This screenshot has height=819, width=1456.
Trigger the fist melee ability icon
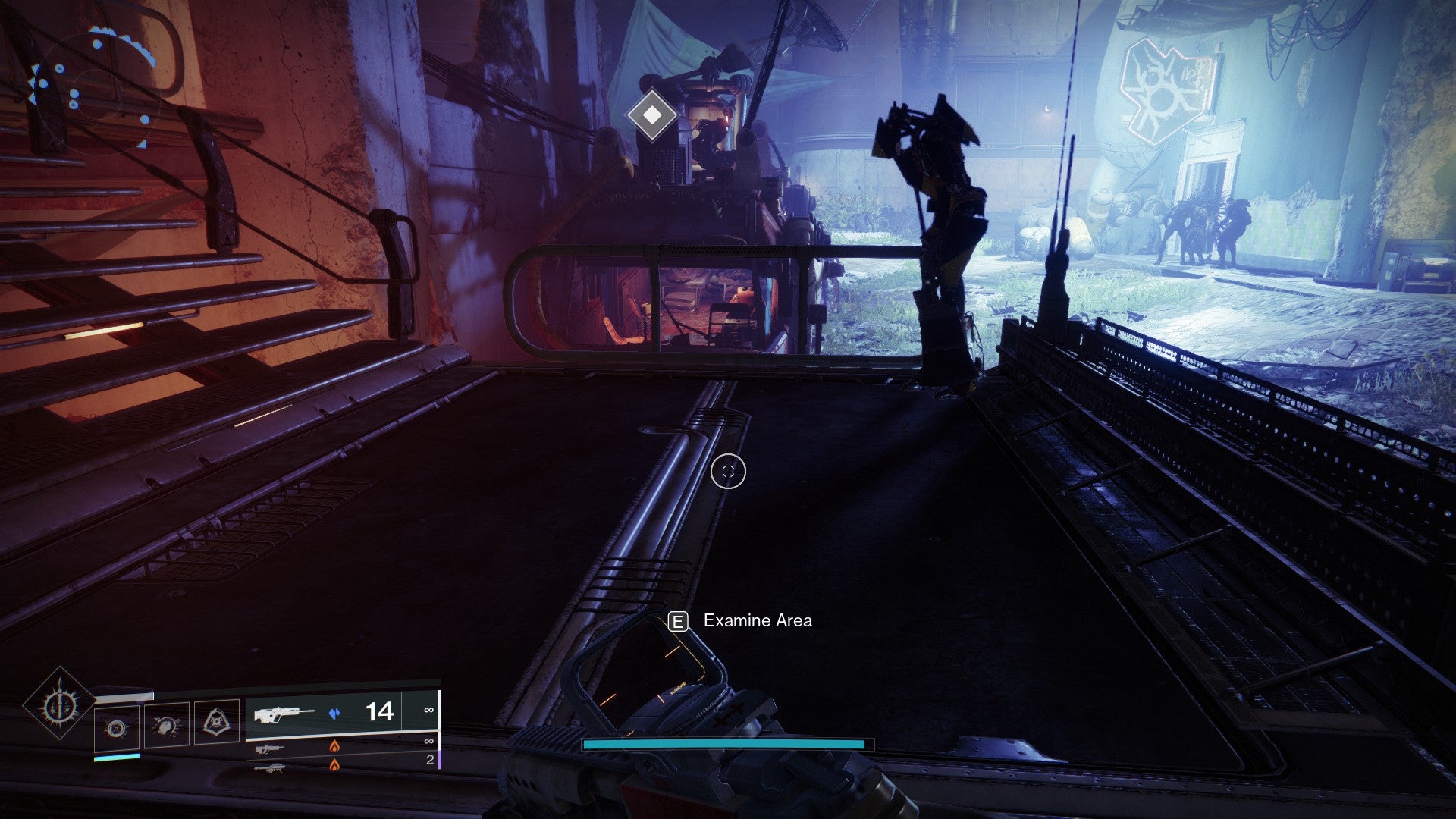tap(166, 726)
